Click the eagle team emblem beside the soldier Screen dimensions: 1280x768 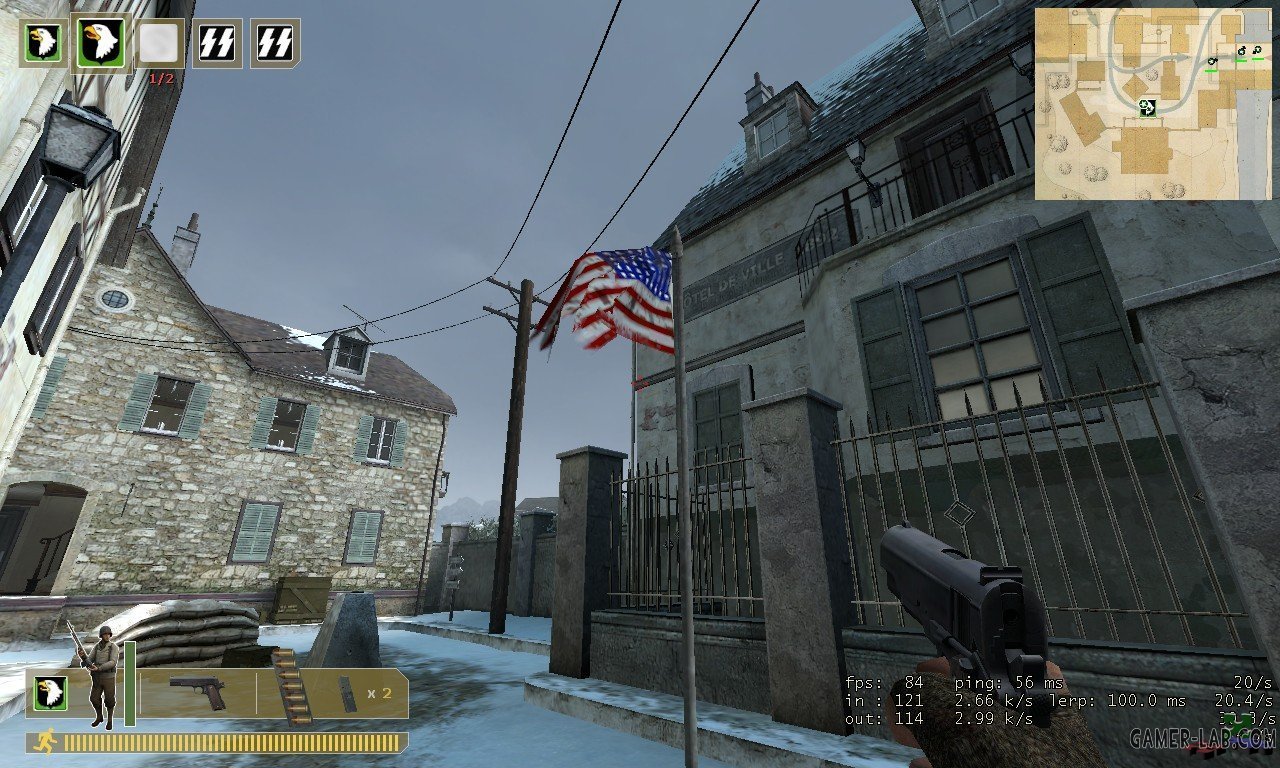pyautogui.click(x=48, y=692)
